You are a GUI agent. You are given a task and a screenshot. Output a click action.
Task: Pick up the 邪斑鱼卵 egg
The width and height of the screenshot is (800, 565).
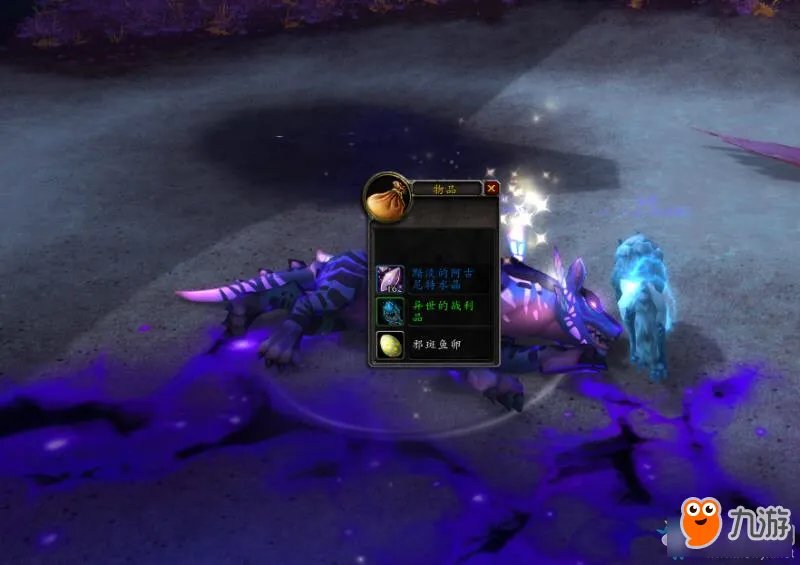click(x=390, y=345)
